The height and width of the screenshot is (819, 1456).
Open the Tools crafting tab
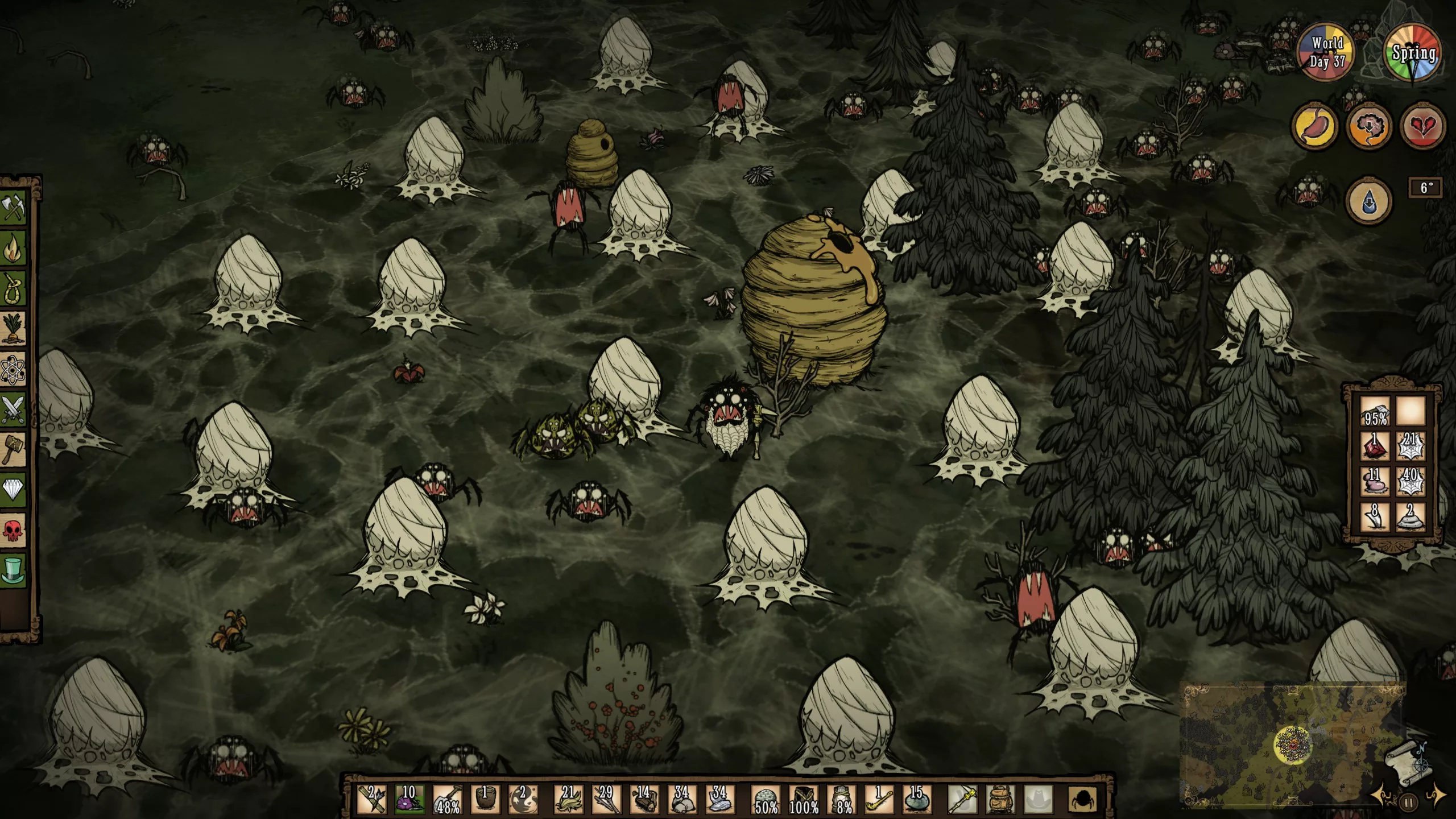click(x=14, y=208)
